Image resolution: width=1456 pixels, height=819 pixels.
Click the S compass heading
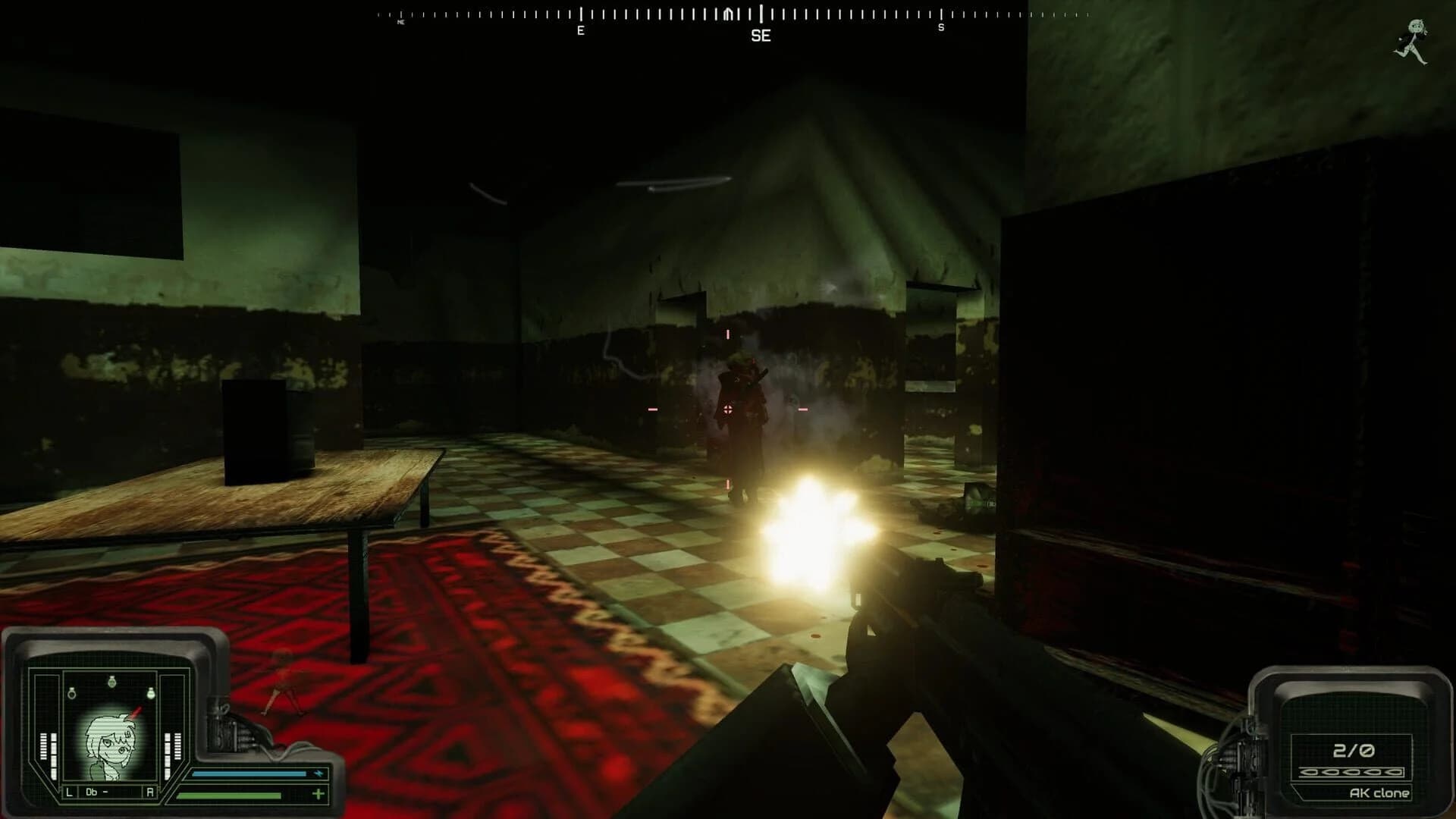(x=940, y=28)
